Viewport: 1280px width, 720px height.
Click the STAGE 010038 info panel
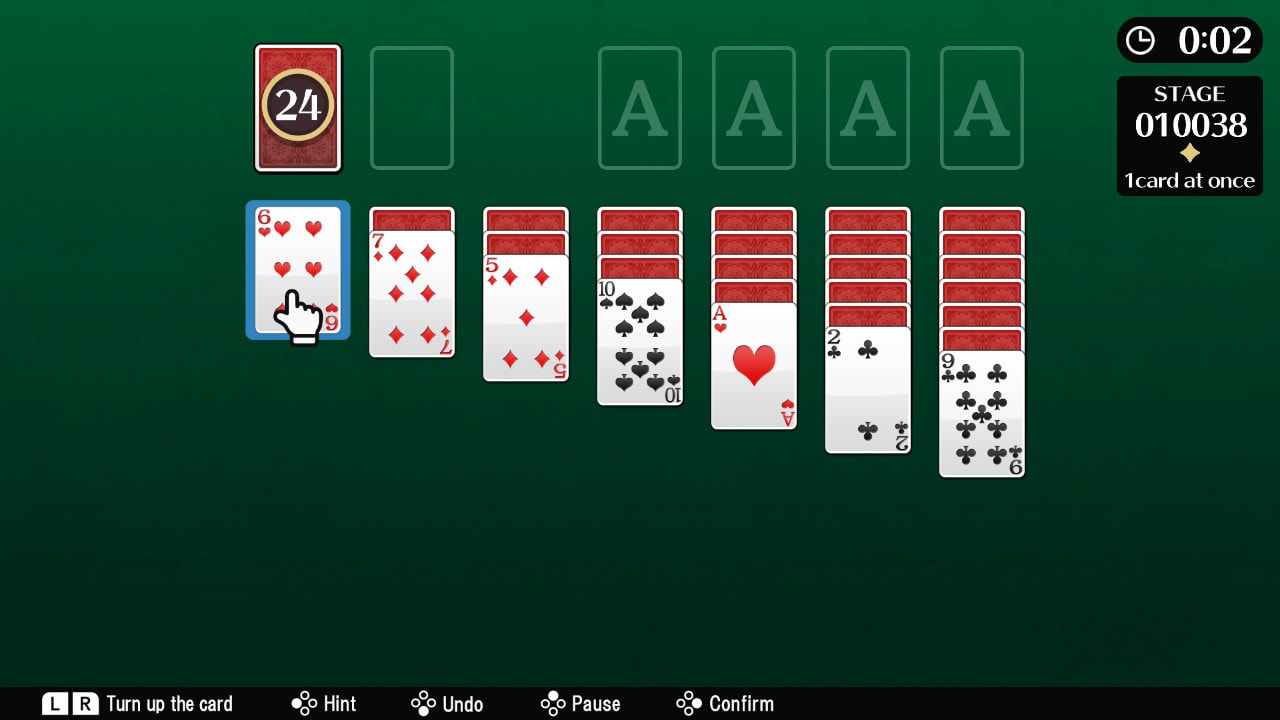[x=1189, y=136]
